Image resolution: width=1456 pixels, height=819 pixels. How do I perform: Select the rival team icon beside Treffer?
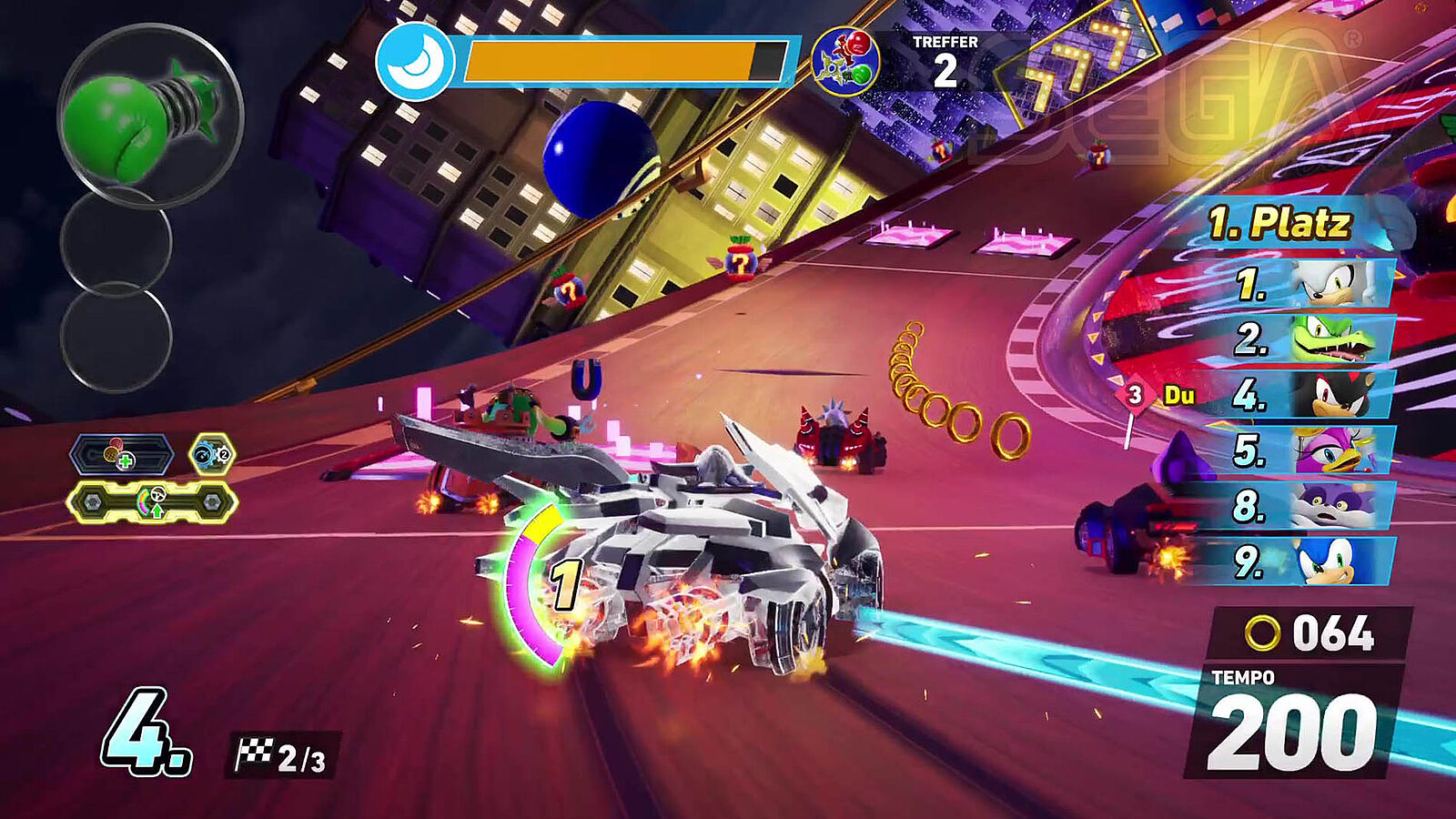click(845, 62)
